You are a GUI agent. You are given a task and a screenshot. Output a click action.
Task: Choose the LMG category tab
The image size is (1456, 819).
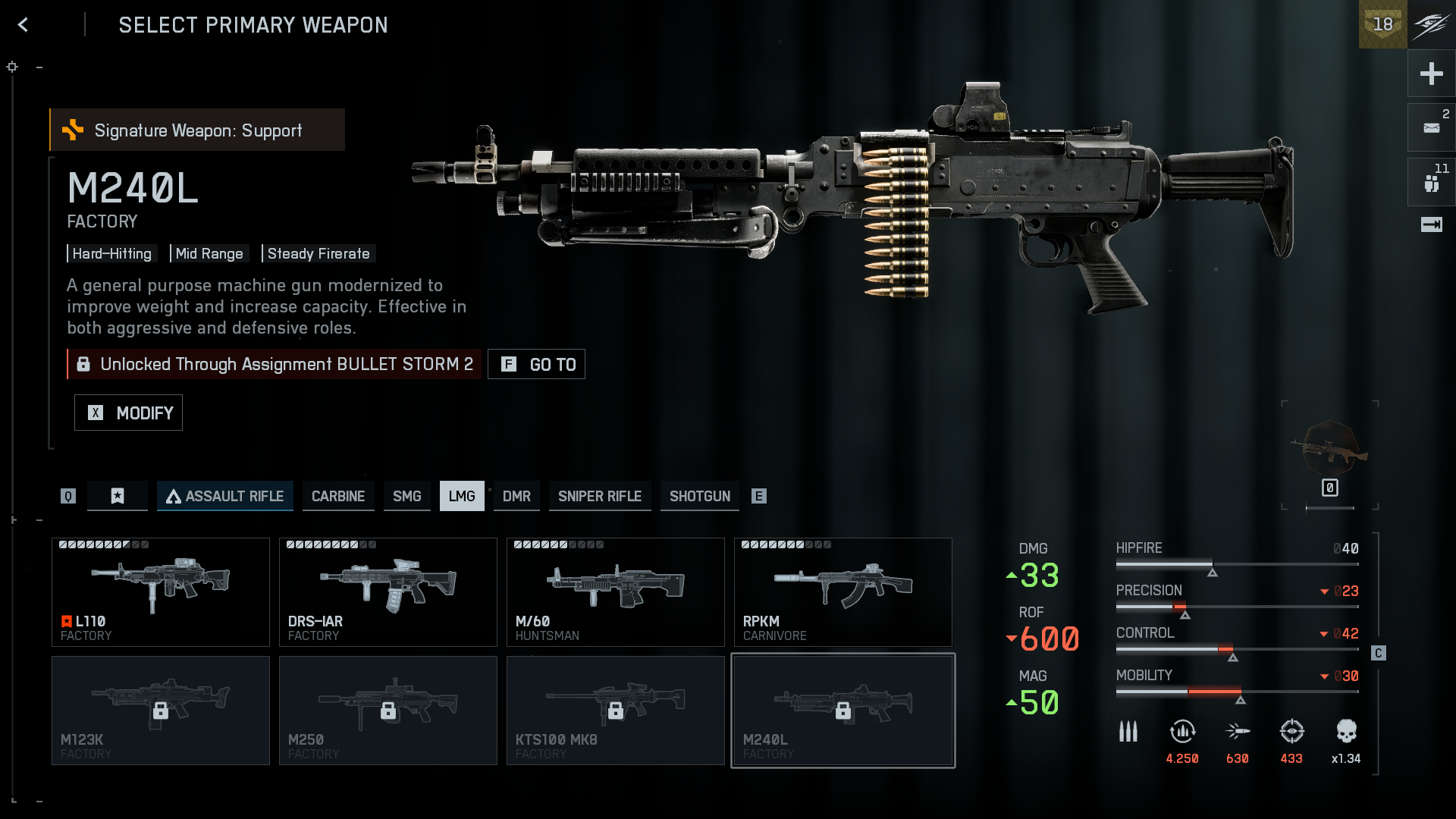462,496
